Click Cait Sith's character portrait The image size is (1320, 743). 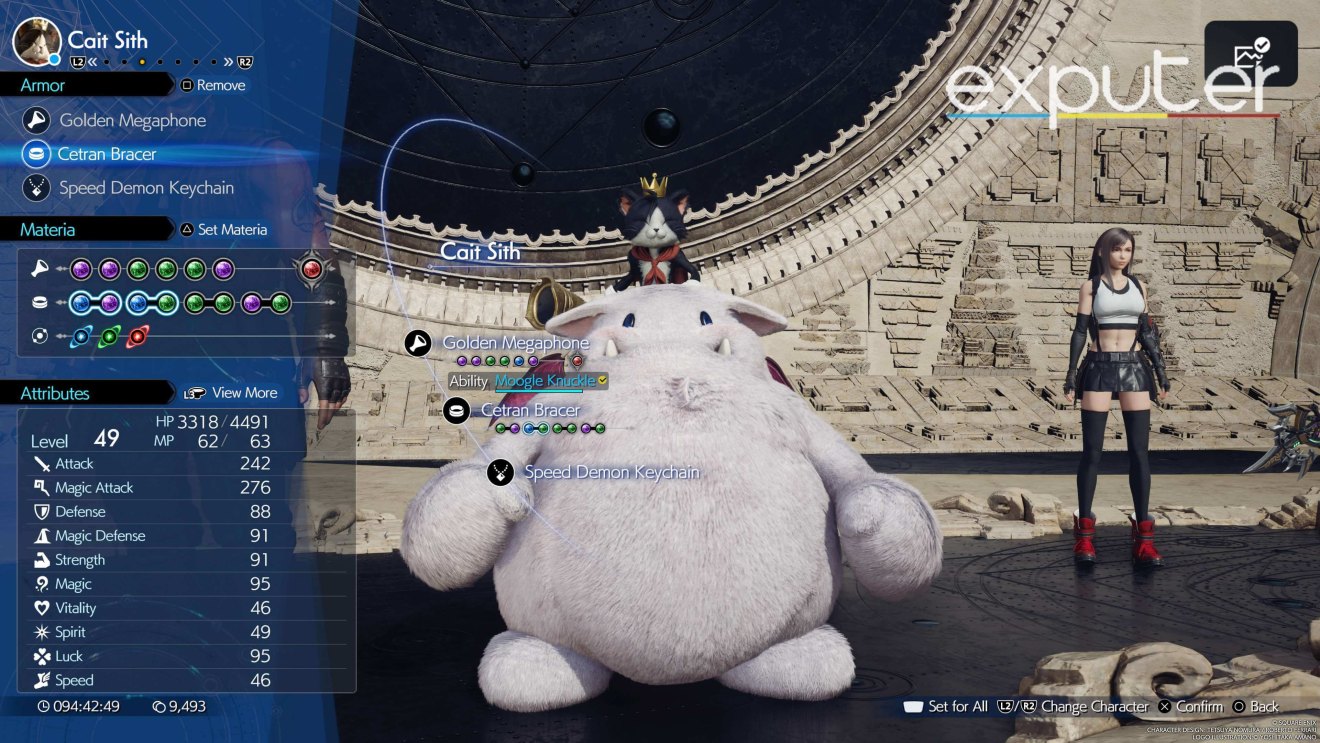coord(36,42)
